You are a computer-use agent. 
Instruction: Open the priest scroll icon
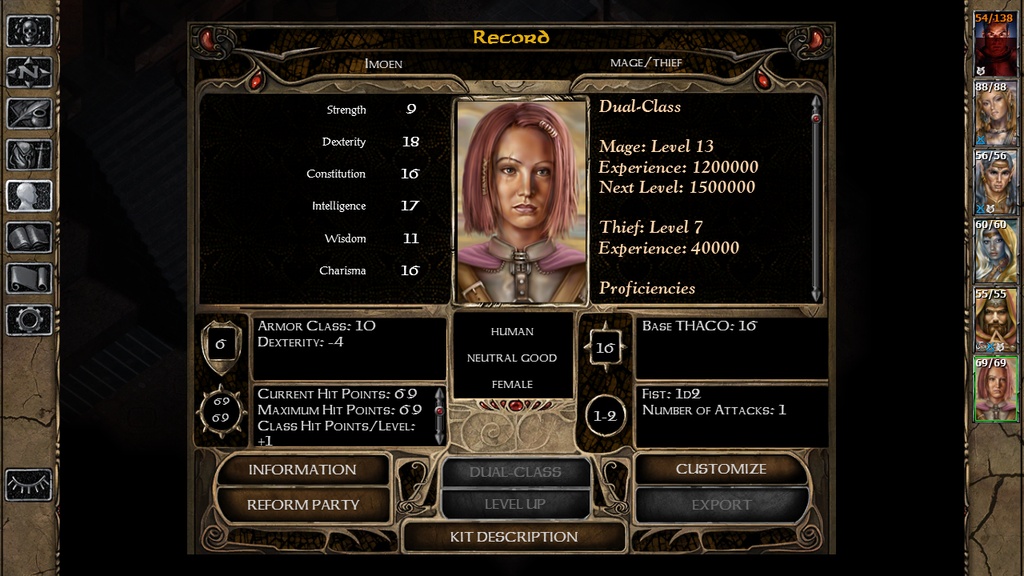pos(29,278)
